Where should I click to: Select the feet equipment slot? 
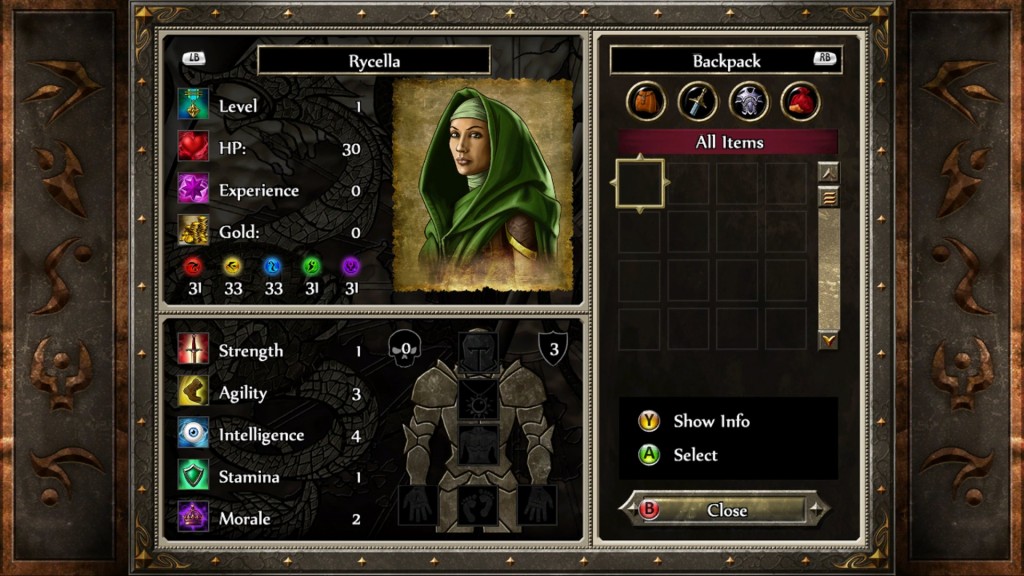pos(478,503)
